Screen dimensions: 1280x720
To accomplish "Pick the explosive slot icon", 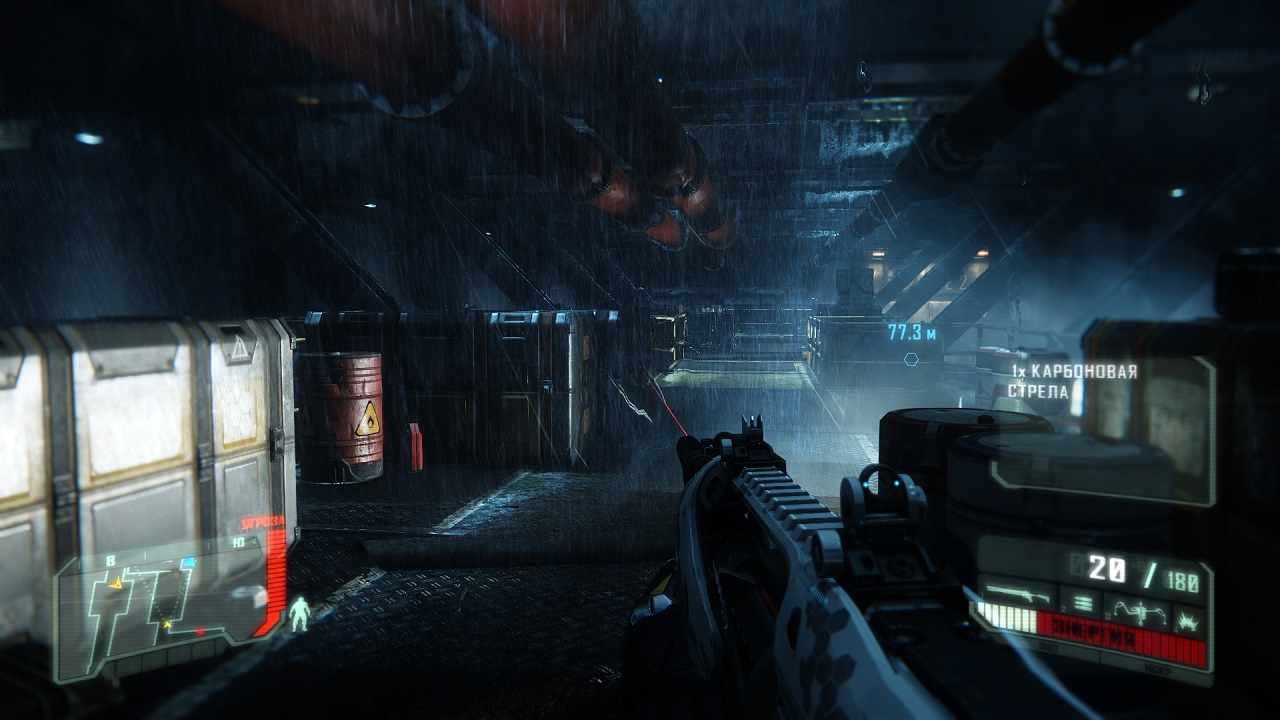I will (1188, 620).
